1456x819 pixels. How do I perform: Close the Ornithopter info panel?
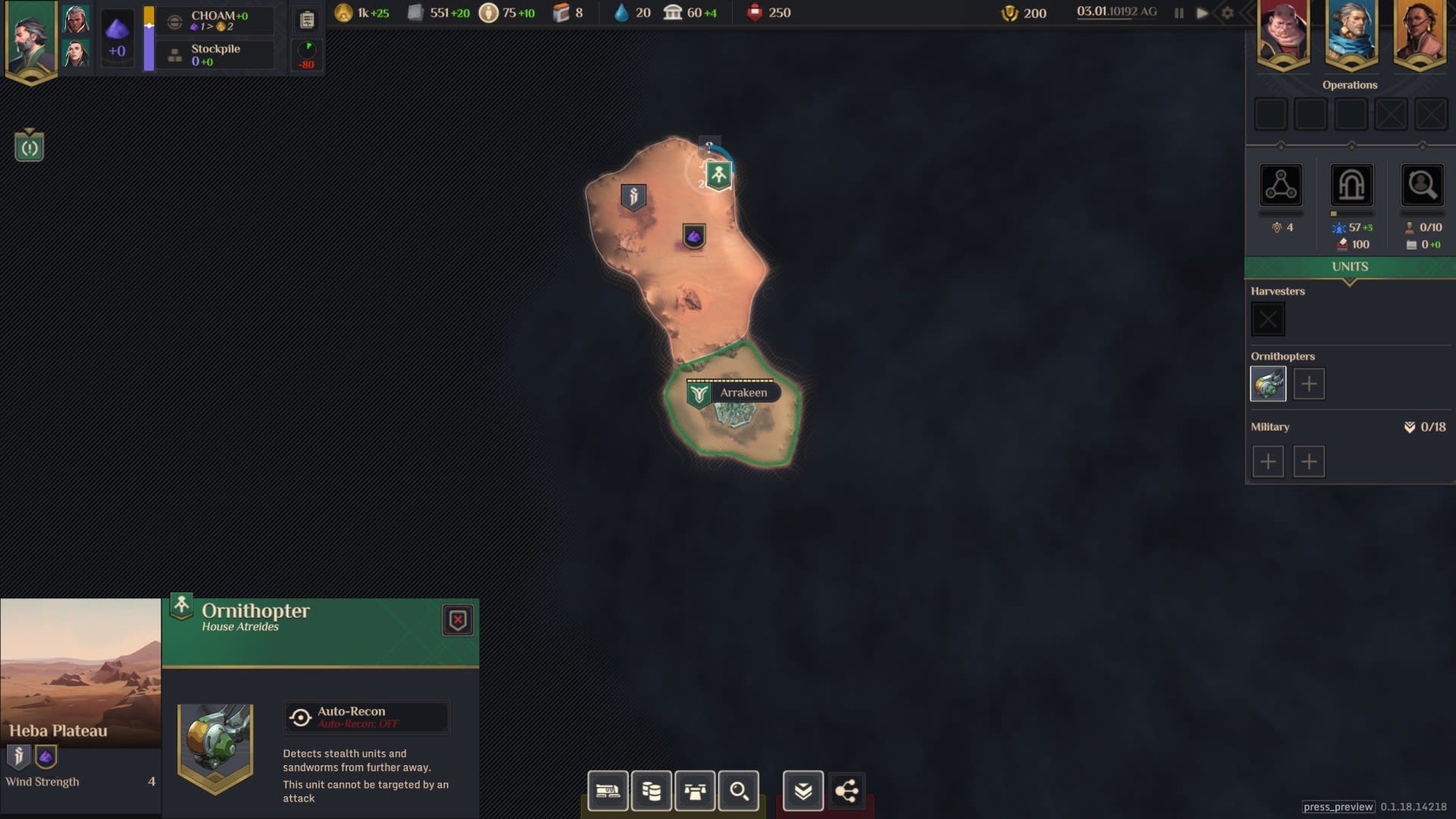(457, 620)
